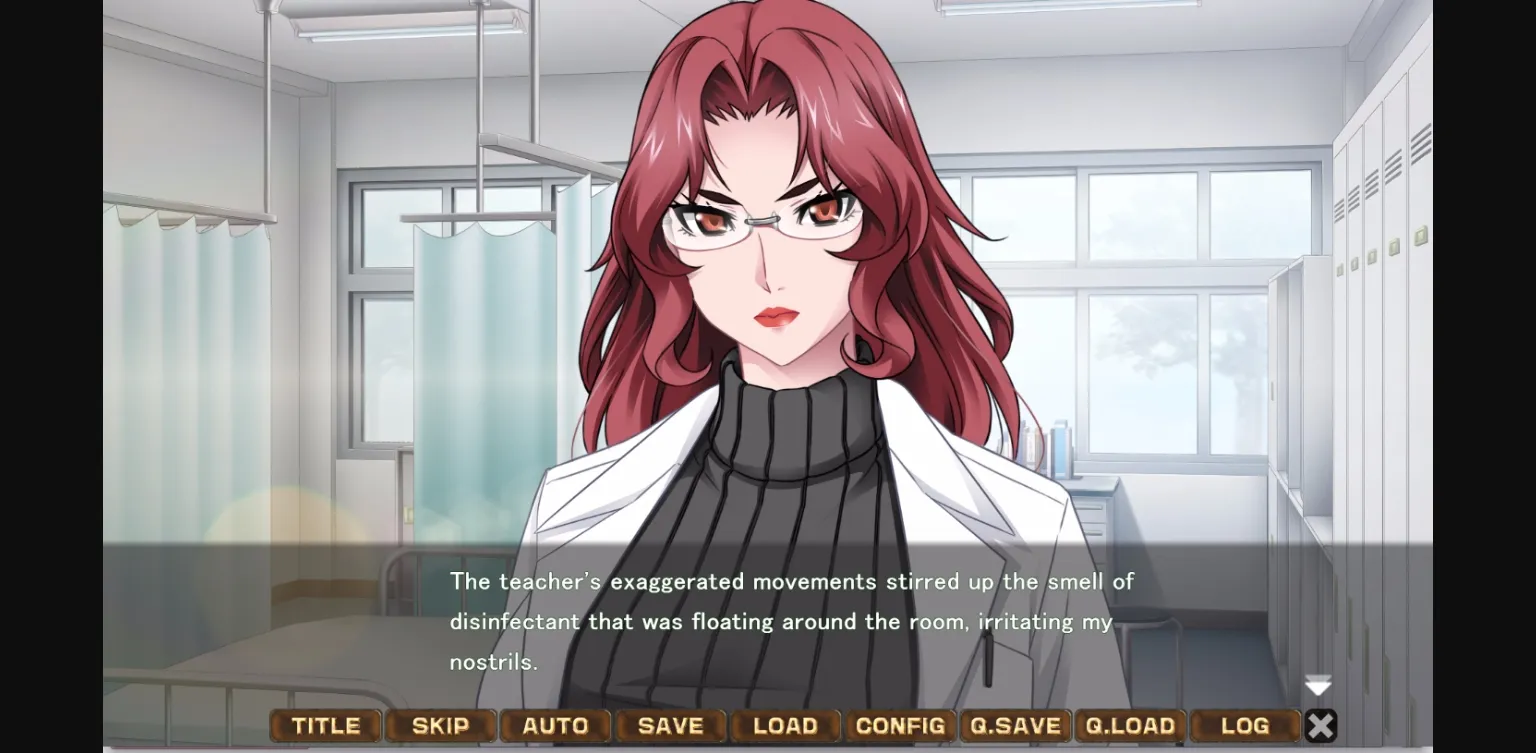Open the LOAD game screen

pos(786,726)
